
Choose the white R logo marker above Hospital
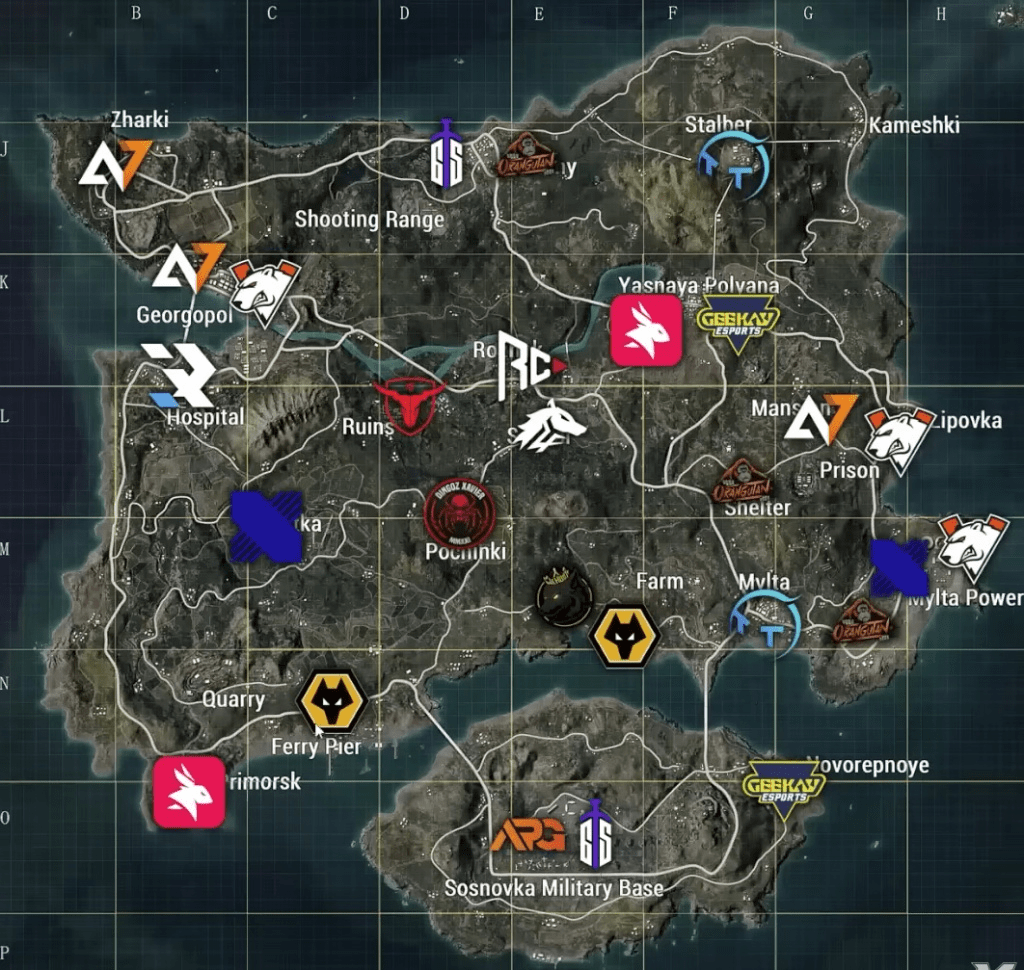(178, 375)
